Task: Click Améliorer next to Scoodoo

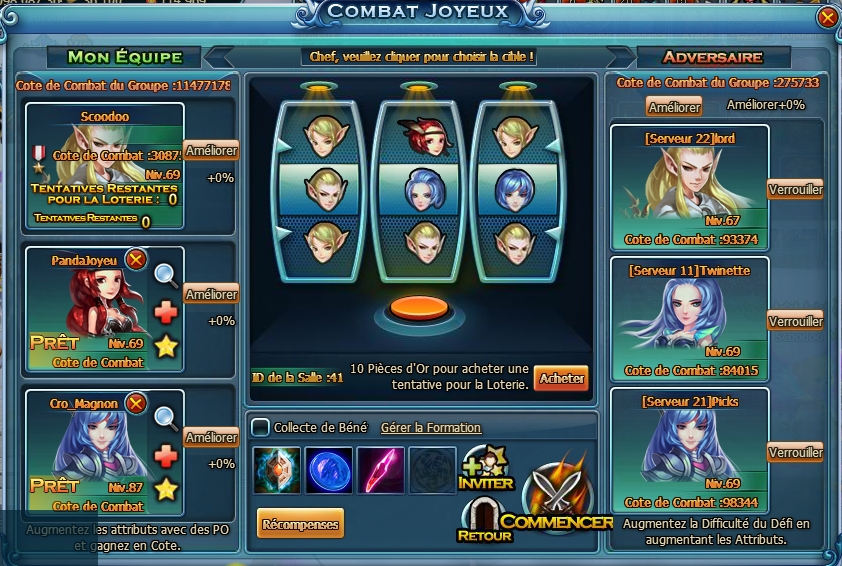Action: 211,151
